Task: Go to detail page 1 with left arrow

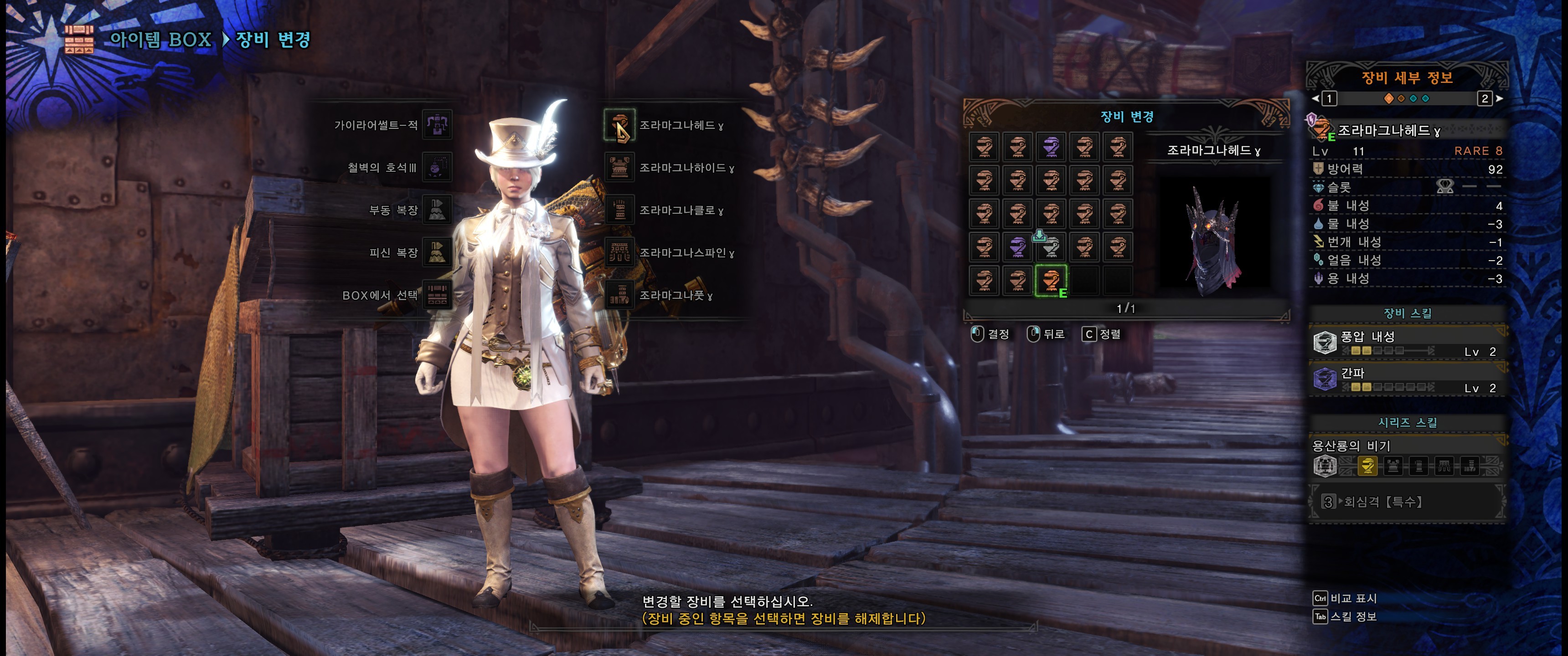Action: 1316,98
